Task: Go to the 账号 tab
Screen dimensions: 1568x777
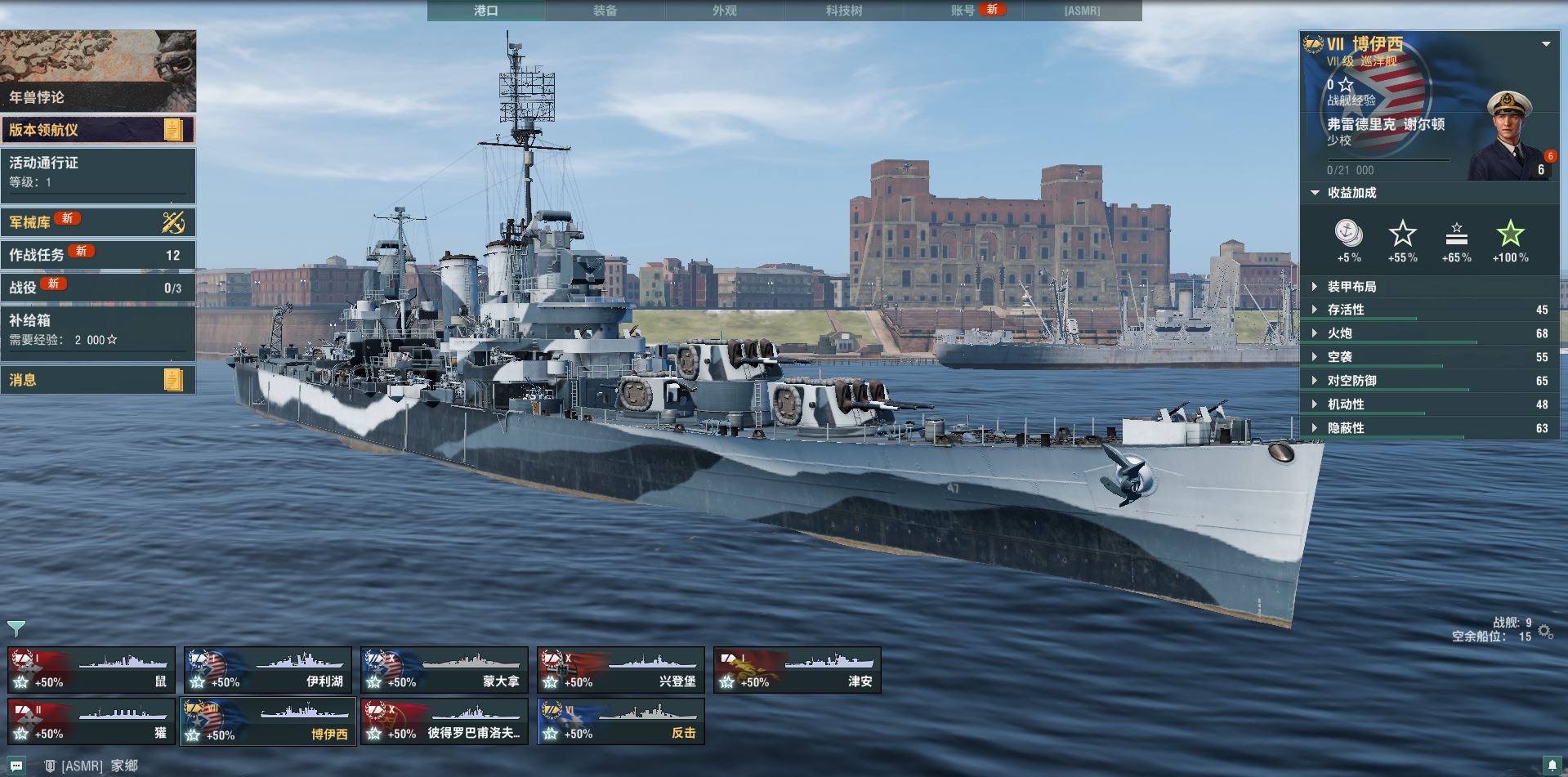Action: 963,11
